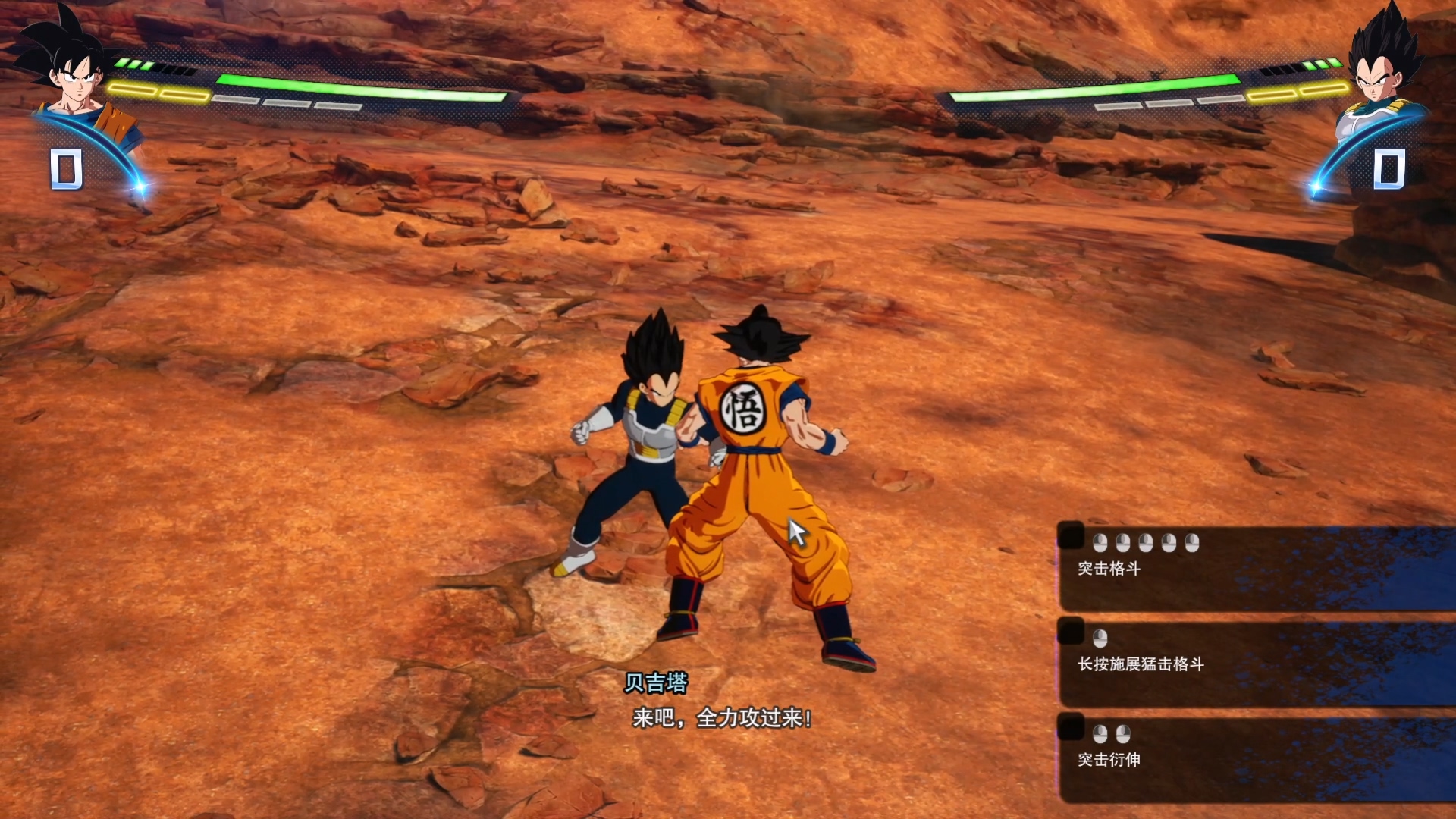Select the 突击衍伸 tutorial objective
1456x819 pixels.
[1109, 759]
